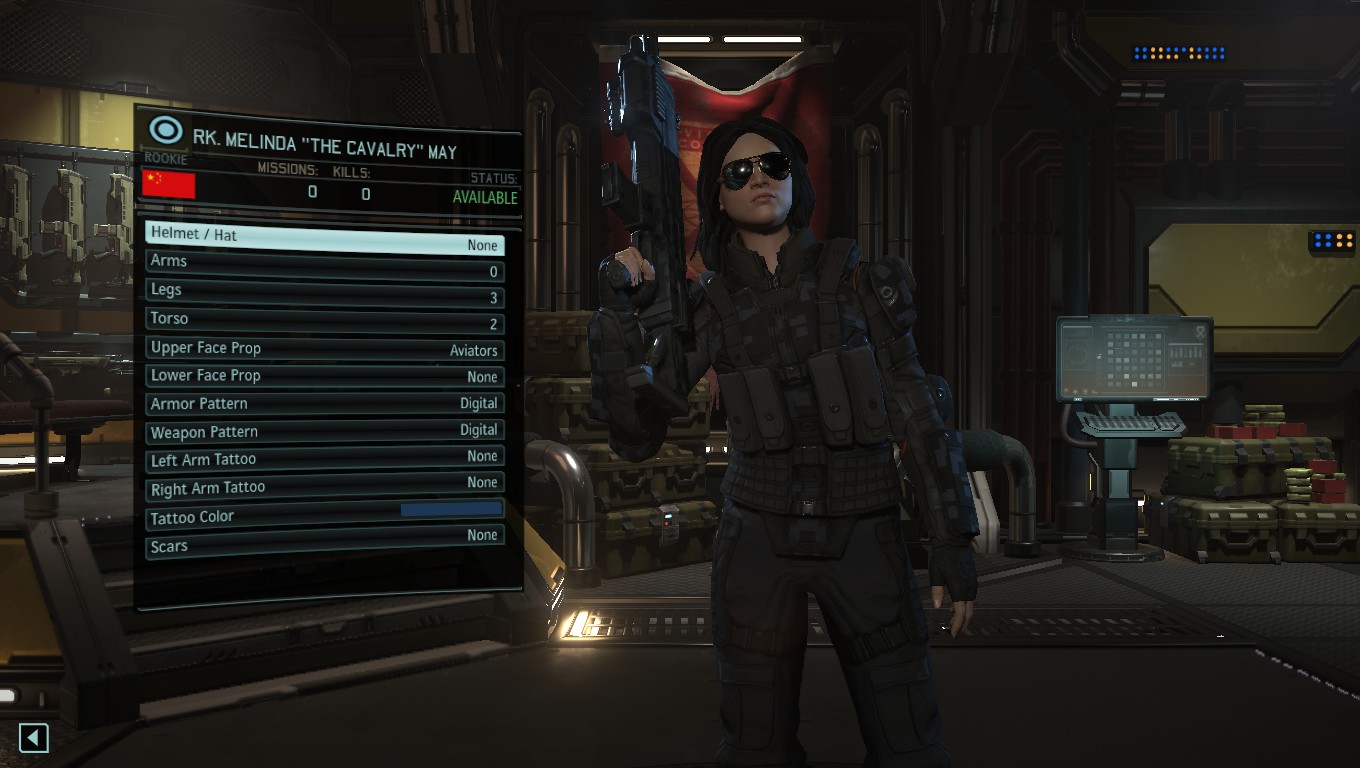The width and height of the screenshot is (1360, 768).
Task: Select the Helmet / Hat option
Action: (324, 236)
